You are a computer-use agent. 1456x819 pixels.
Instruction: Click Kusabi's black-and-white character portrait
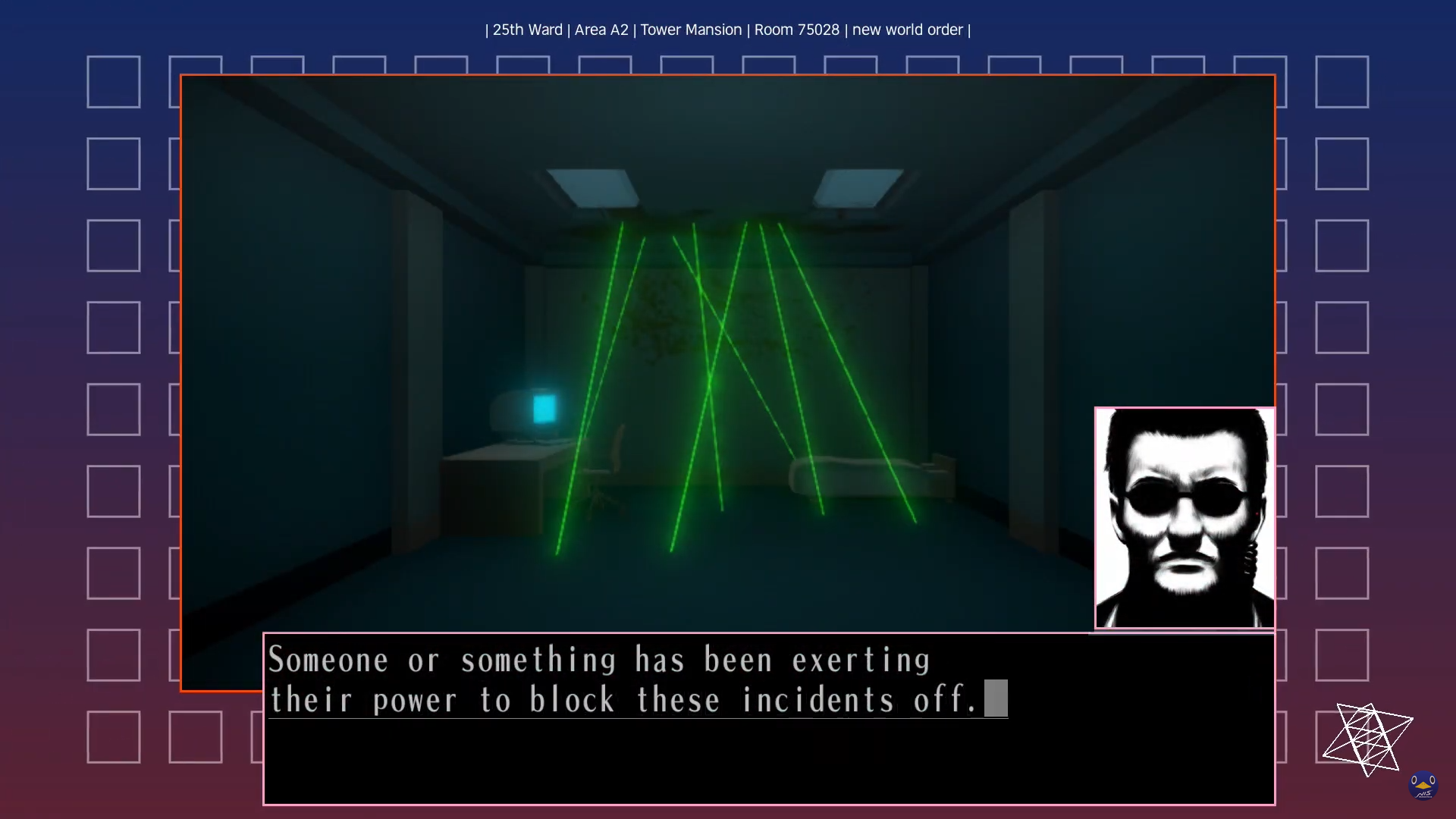tap(1184, 517)
